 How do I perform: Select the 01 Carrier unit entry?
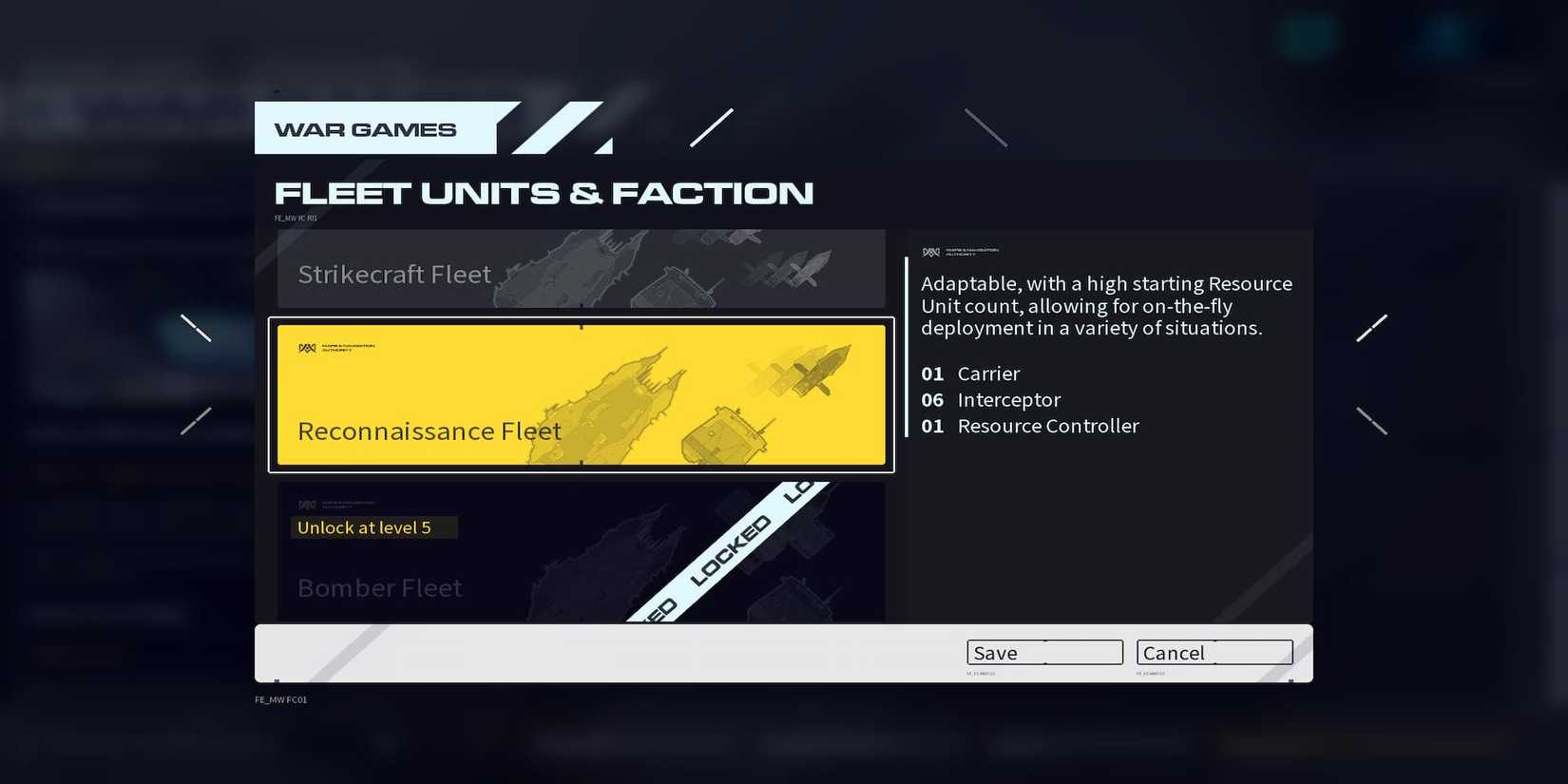tap(969, 373)
